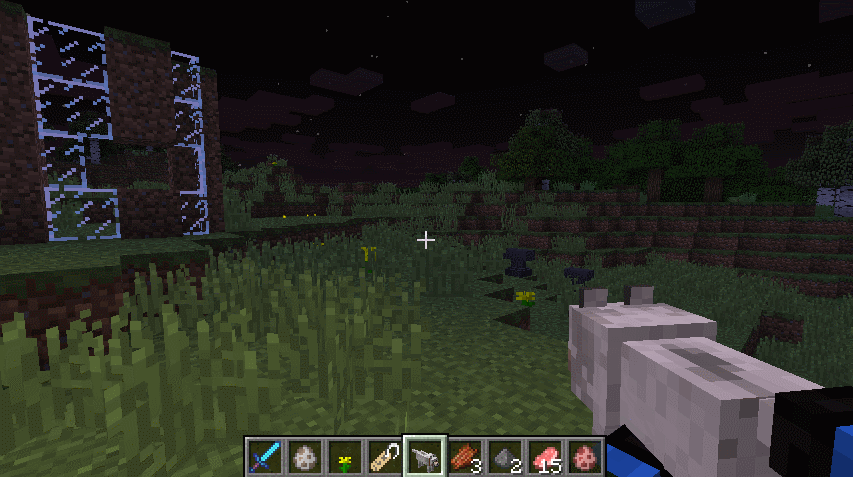Viewport: 853px width, 477px height.
Task: Select the yellow dandelion flower slot
Action: coord(345,457)
